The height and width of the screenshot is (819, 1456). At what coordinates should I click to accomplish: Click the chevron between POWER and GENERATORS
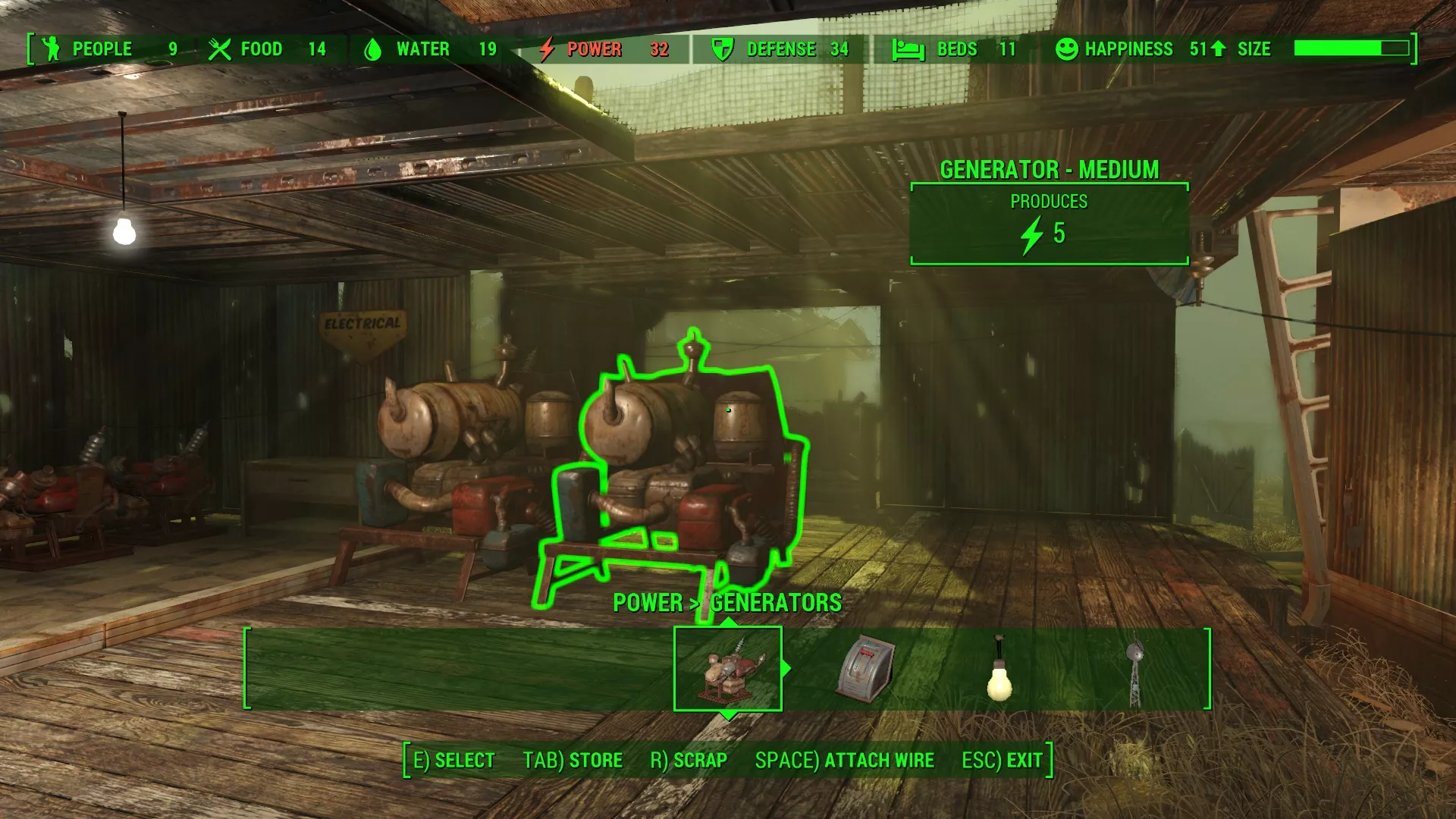(695, 603)
